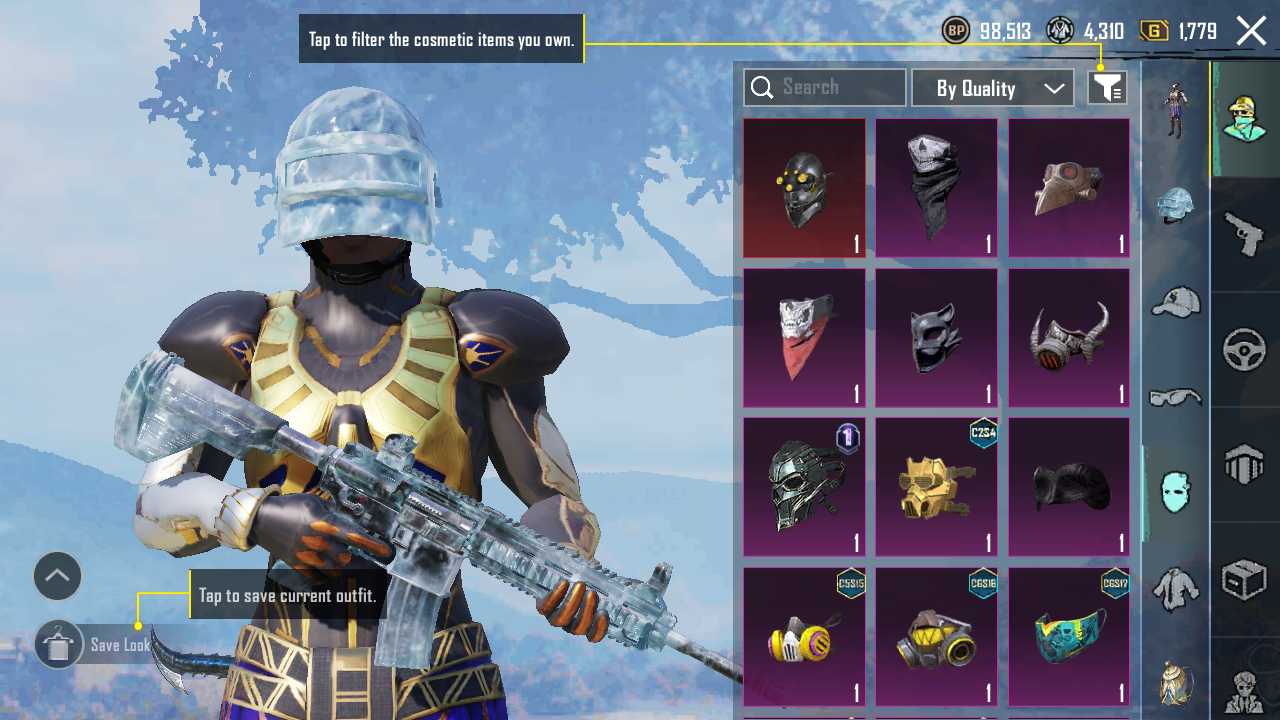Select the plague doctor beak mask

point(1068,188)
